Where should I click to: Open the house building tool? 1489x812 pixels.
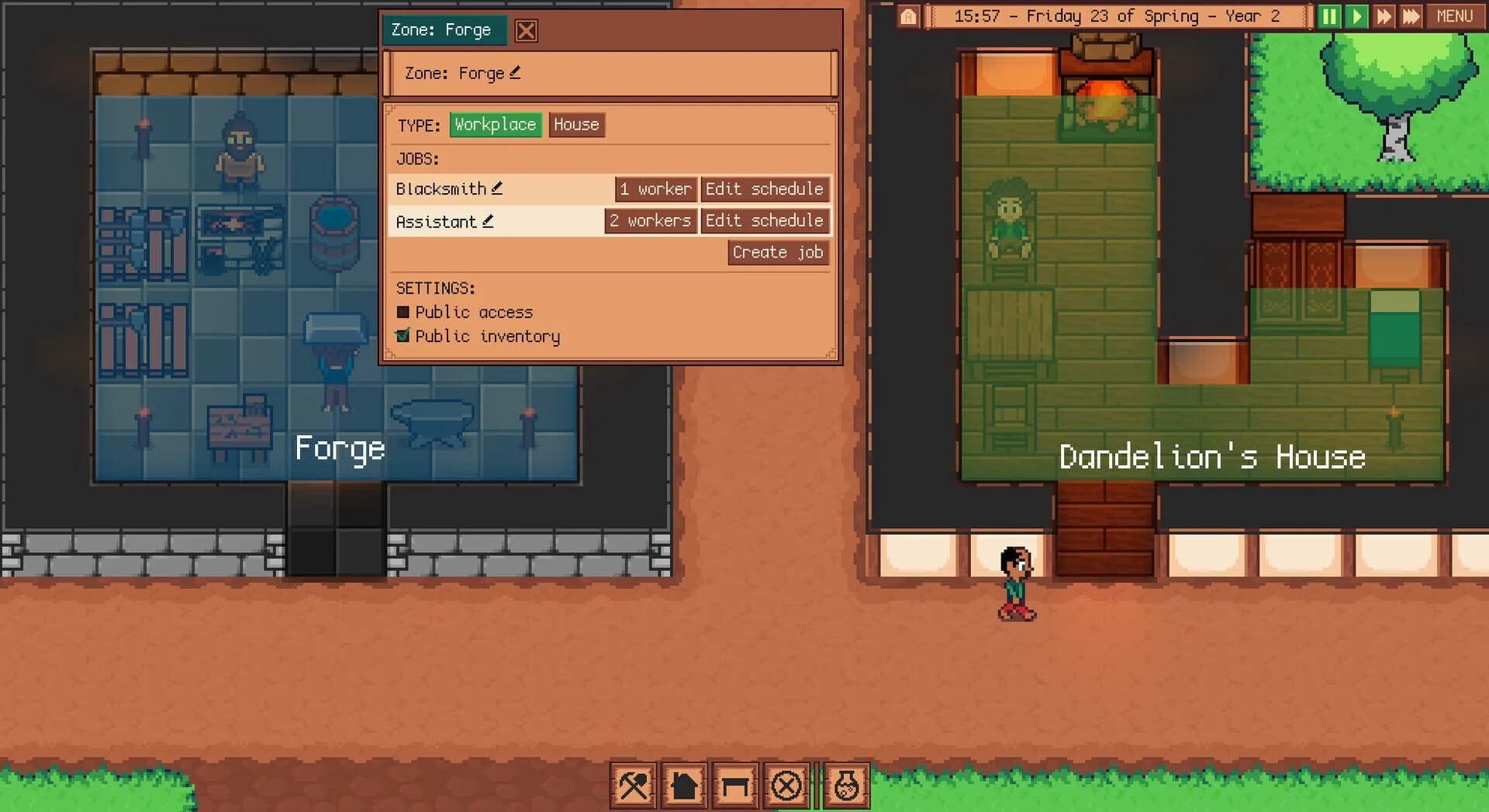[684, 785]
